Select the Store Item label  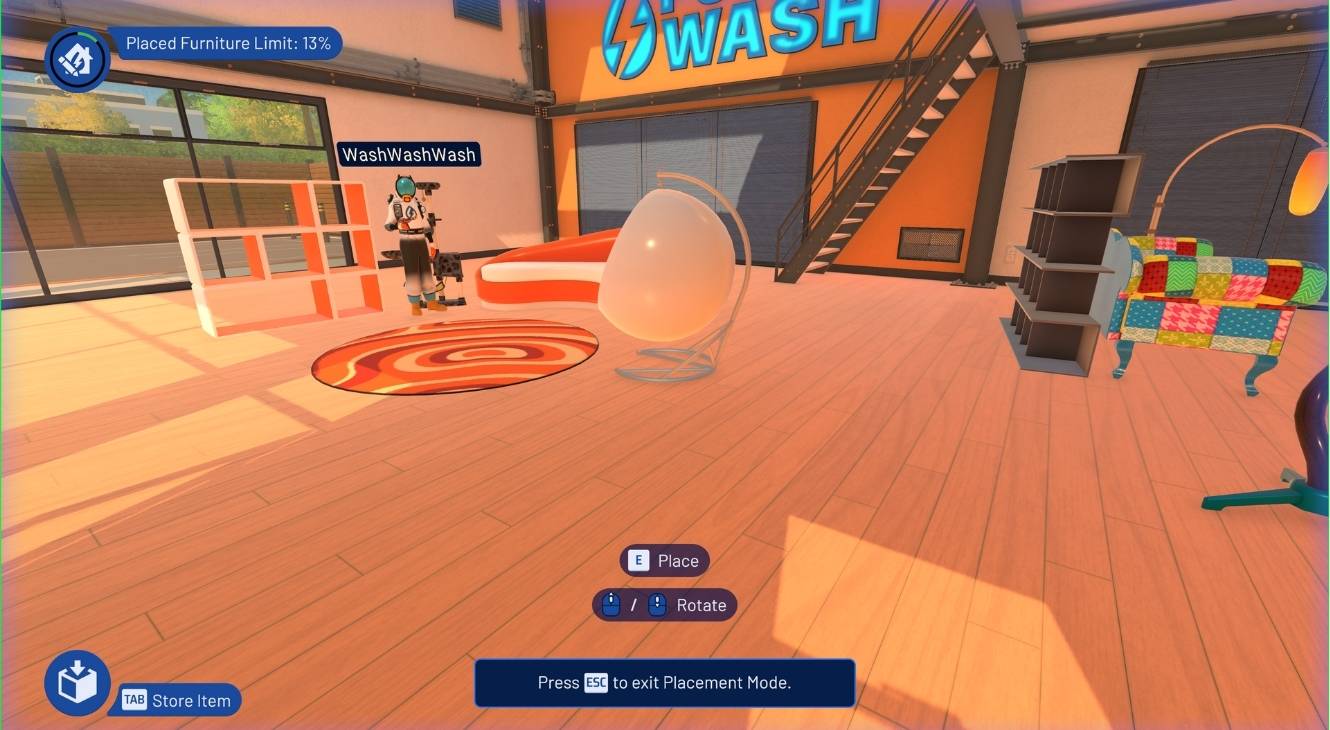[190, 701]
